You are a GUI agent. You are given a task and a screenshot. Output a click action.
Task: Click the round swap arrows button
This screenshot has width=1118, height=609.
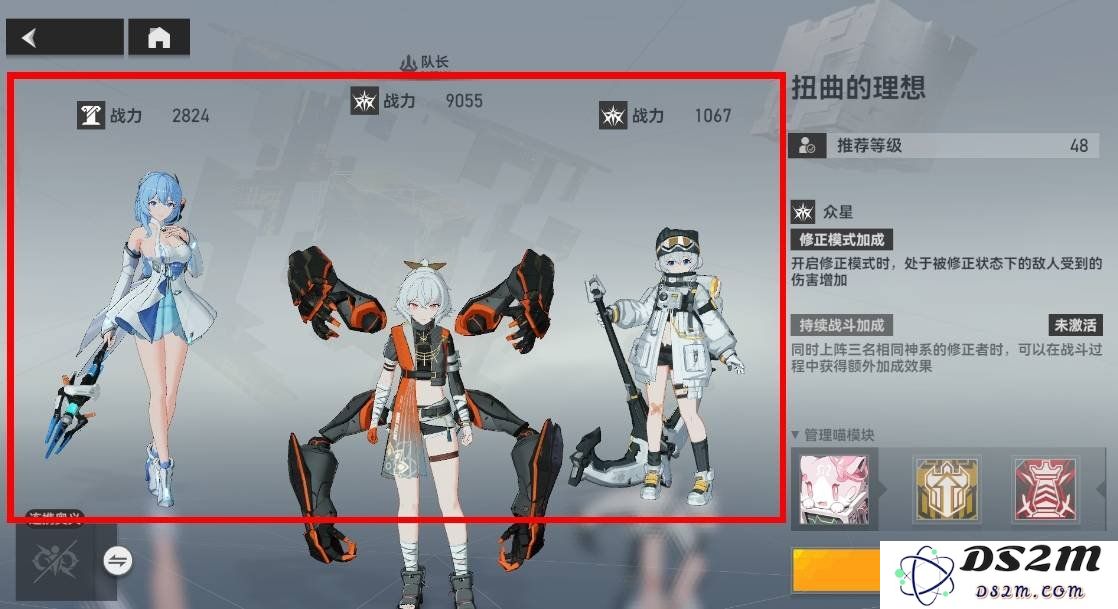[x=118, y=561]
